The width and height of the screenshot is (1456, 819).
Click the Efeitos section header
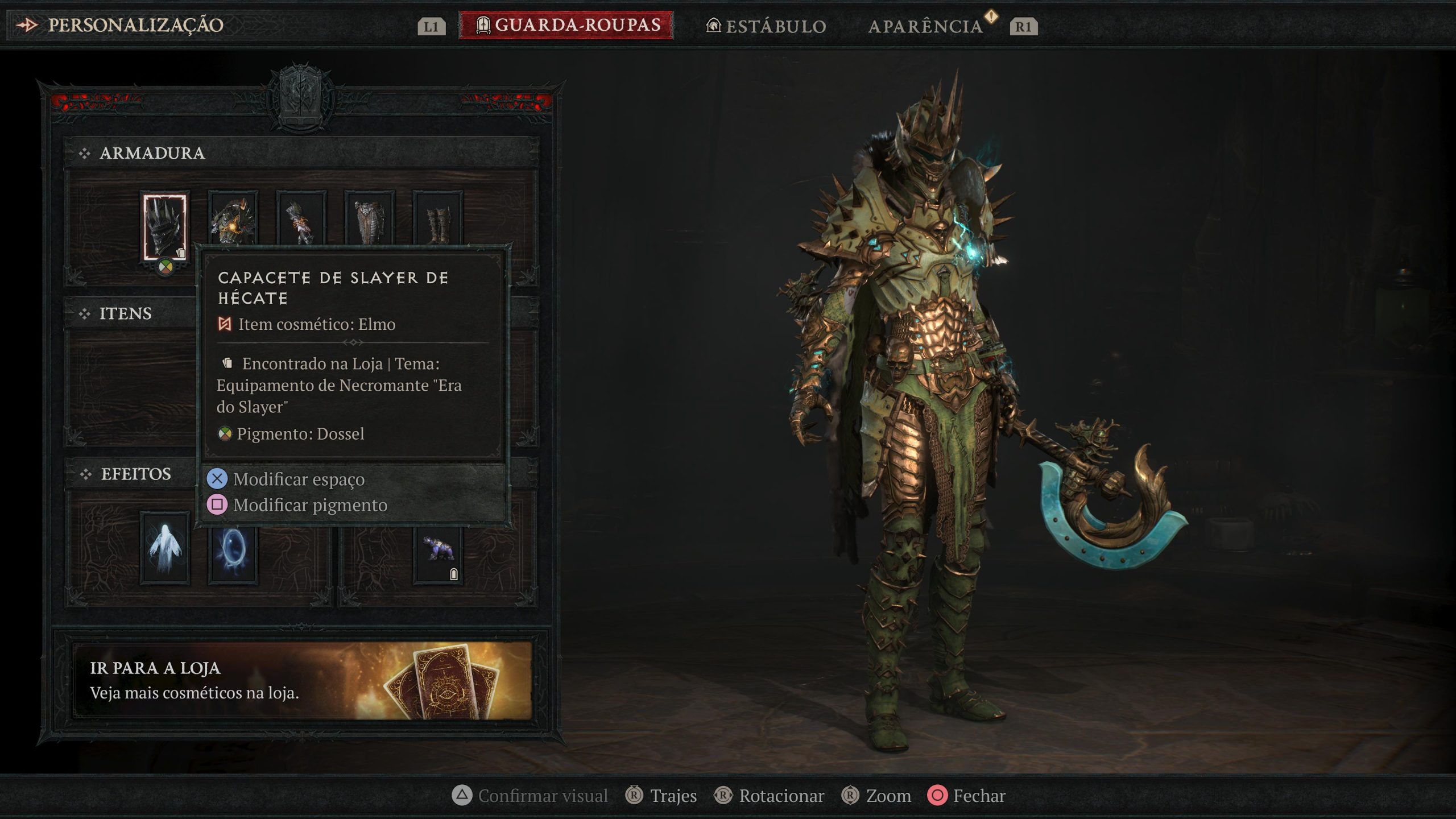coord(135,474)
